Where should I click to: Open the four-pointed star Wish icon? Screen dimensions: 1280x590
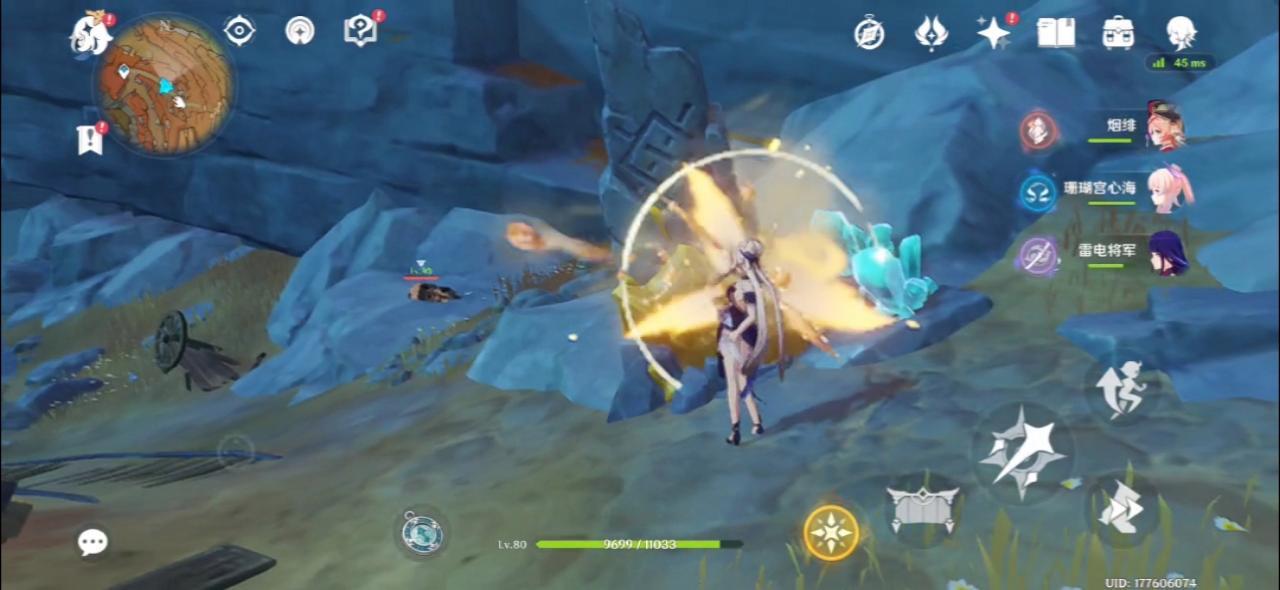[x=993, y=33]
